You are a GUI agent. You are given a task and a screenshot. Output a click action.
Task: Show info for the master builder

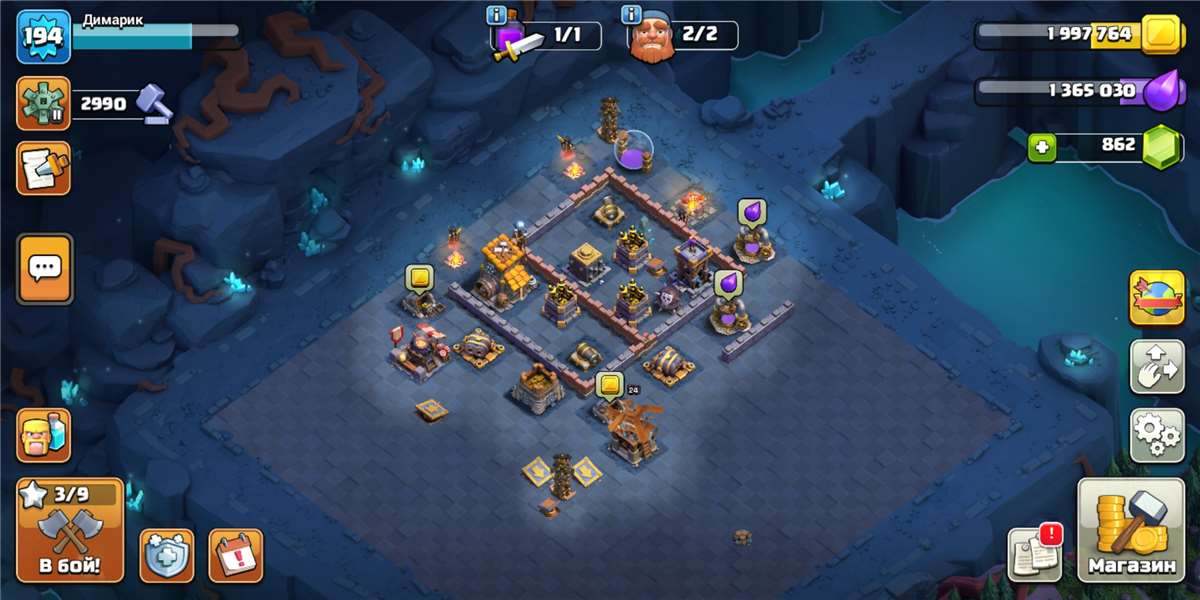[x=631, y=15]
